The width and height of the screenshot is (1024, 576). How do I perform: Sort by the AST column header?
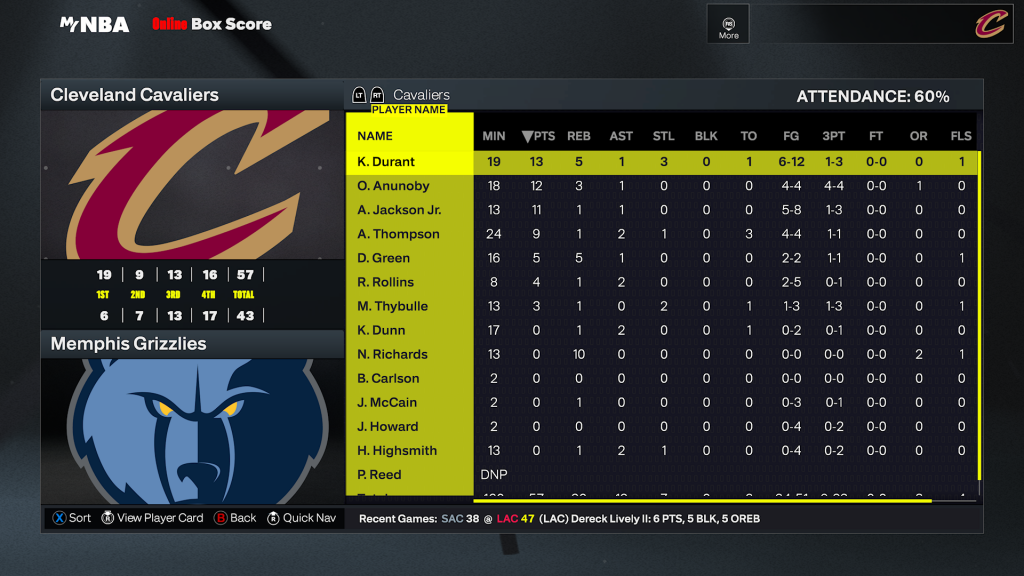coord(621,136)
